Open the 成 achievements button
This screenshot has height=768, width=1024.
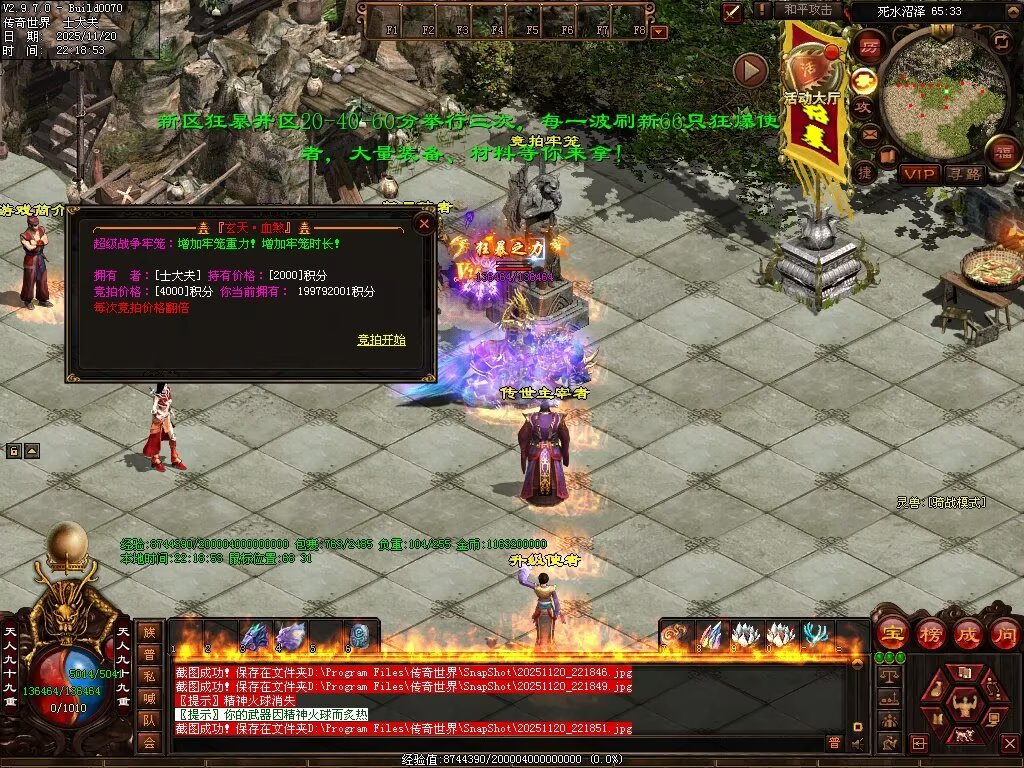967,633
